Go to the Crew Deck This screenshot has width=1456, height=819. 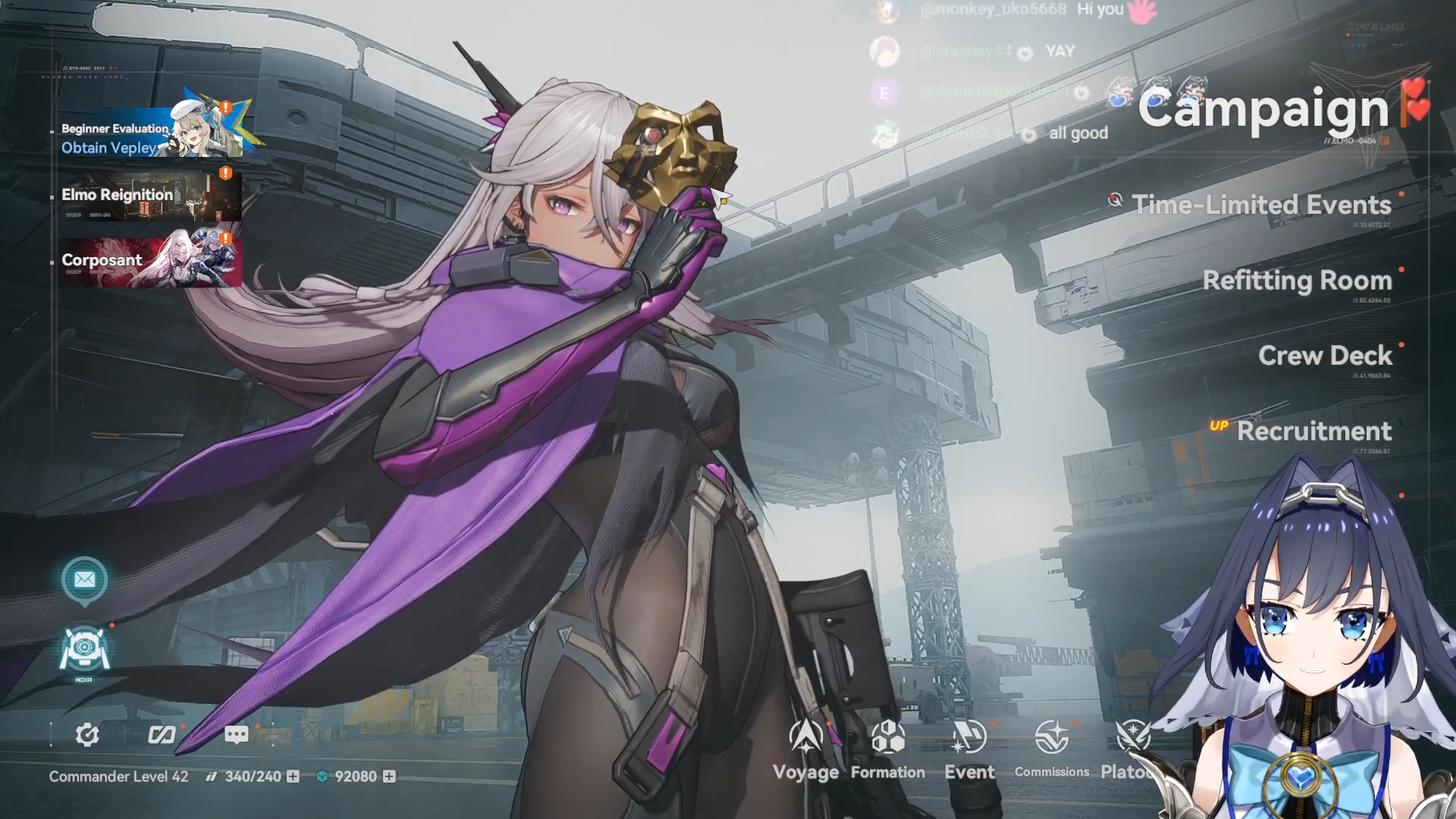[1325, 356]
